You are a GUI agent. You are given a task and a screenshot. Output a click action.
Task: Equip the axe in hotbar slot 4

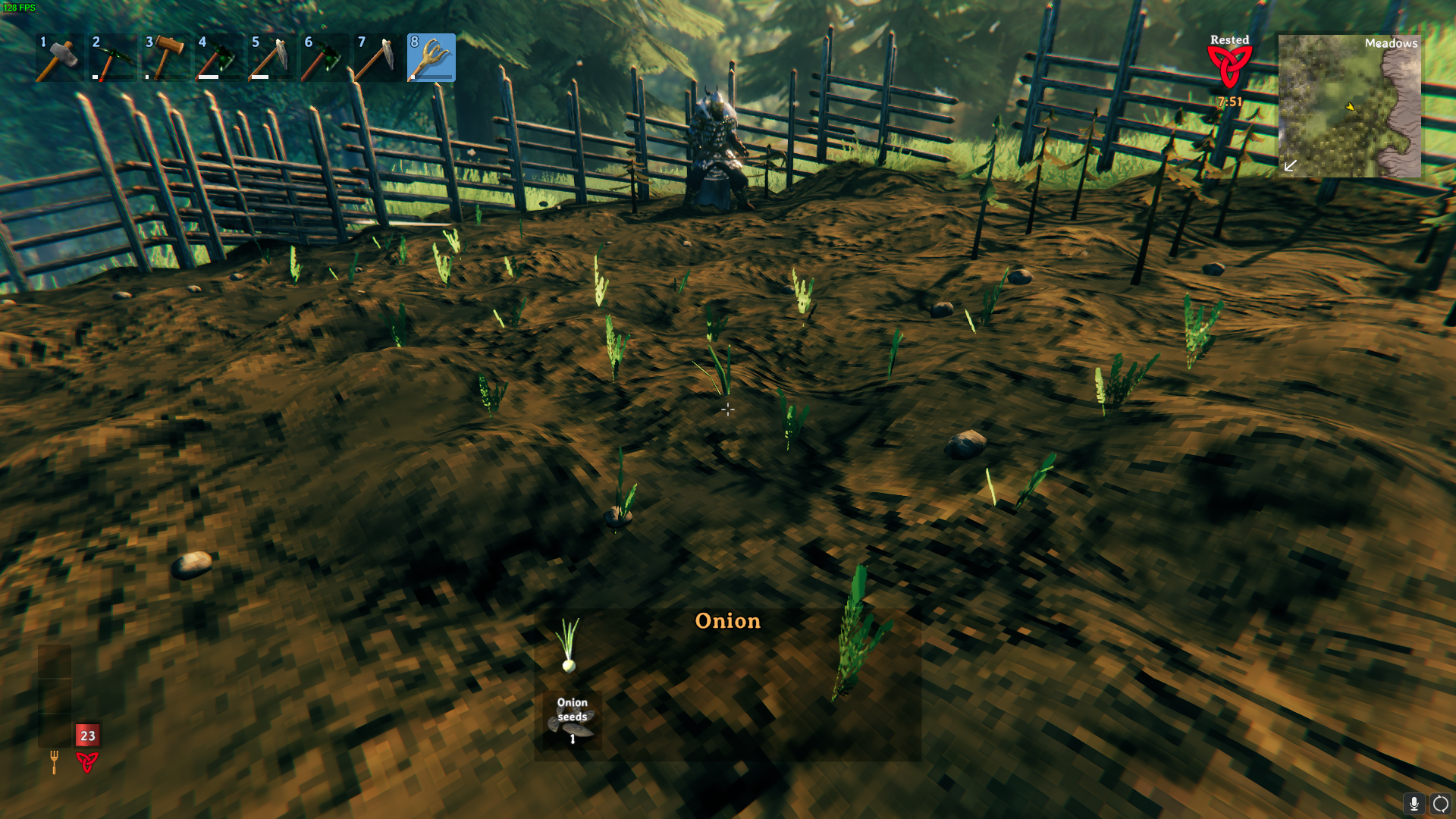pyautogui.click(x=218, y=58)
